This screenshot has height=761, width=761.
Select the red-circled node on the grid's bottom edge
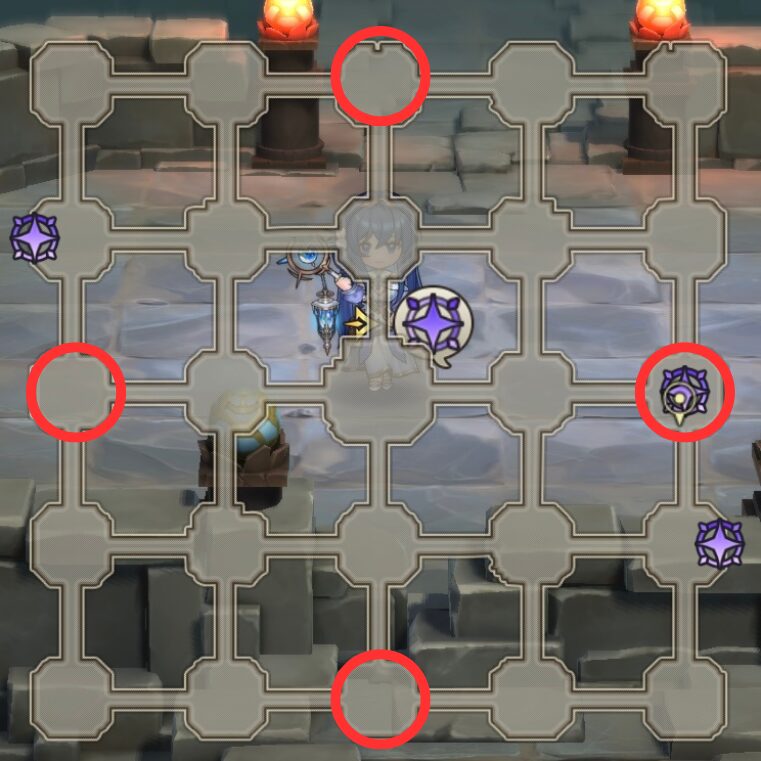click(380, 698)
